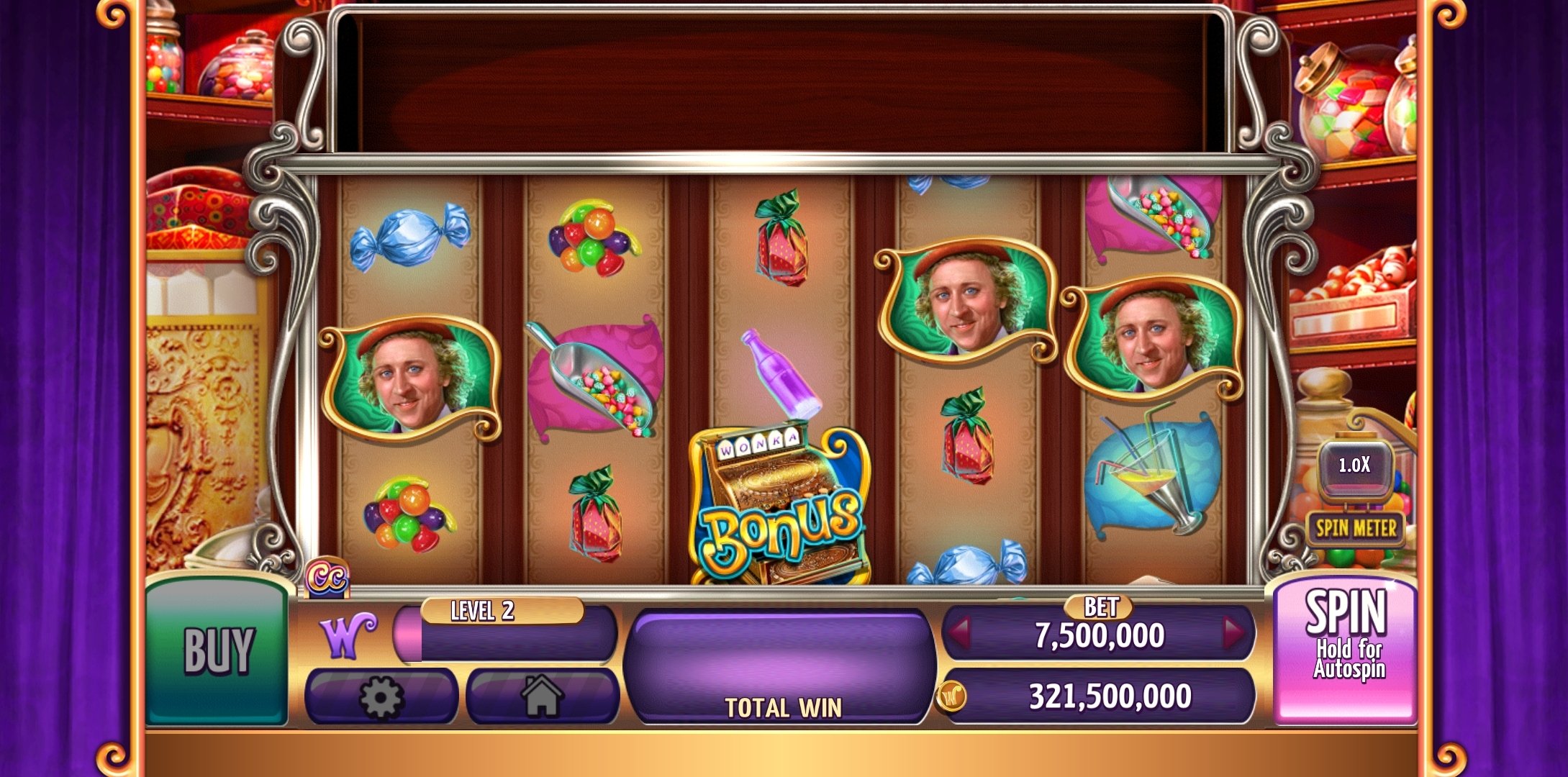Screen dimensions: 1568x777
Task: Select the purple W Wonka logo
Action: pos(348,635)
